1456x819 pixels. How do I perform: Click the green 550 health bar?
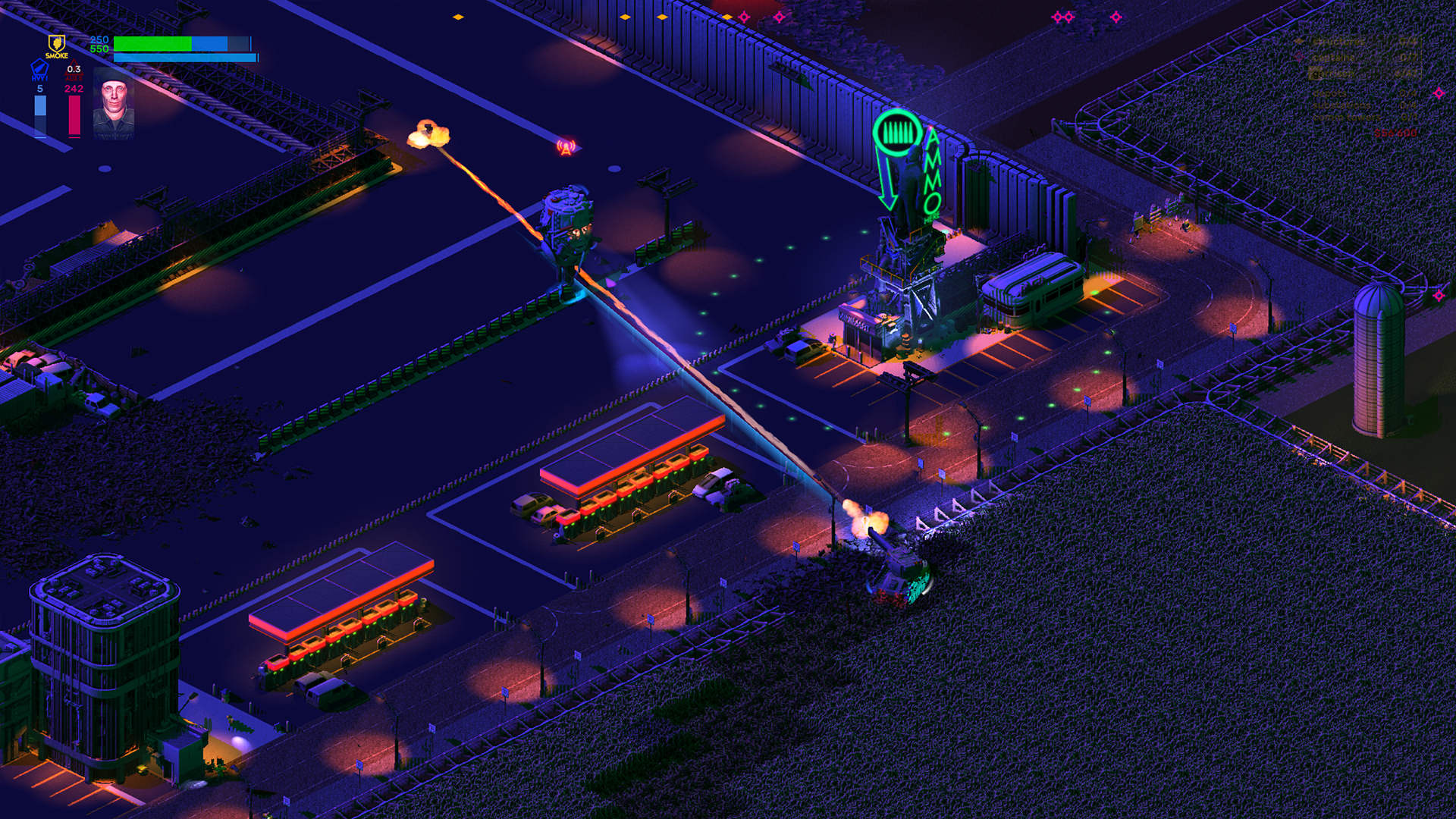(x=152, y=44)
